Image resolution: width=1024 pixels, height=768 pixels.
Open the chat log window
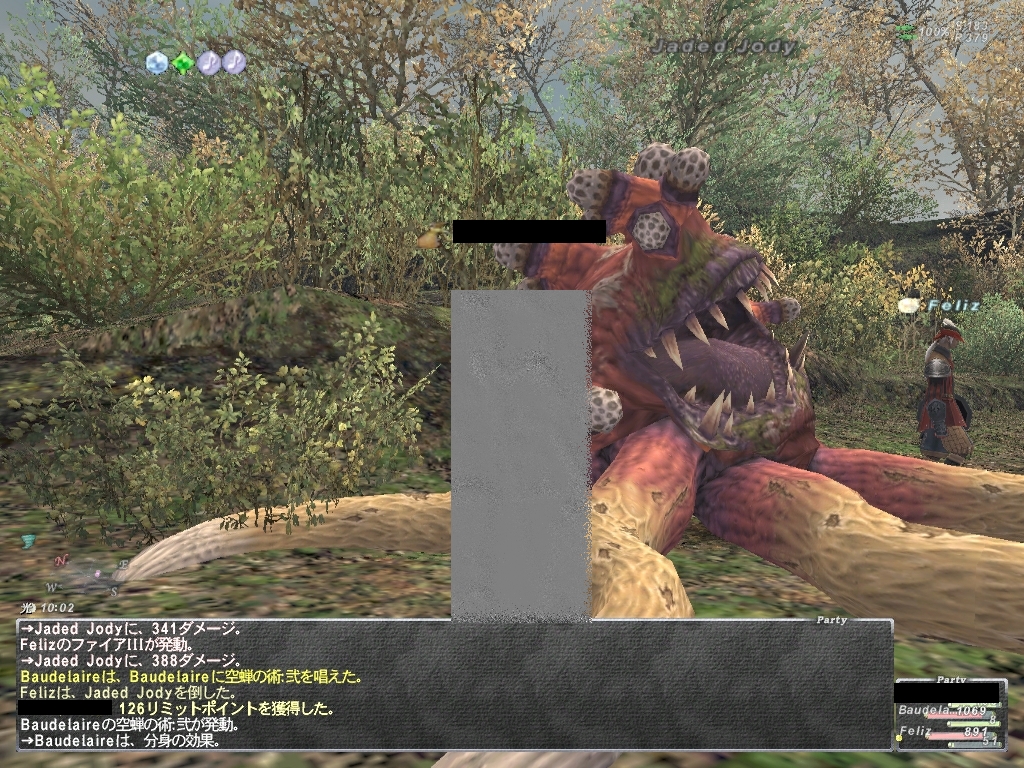(454, 684)
